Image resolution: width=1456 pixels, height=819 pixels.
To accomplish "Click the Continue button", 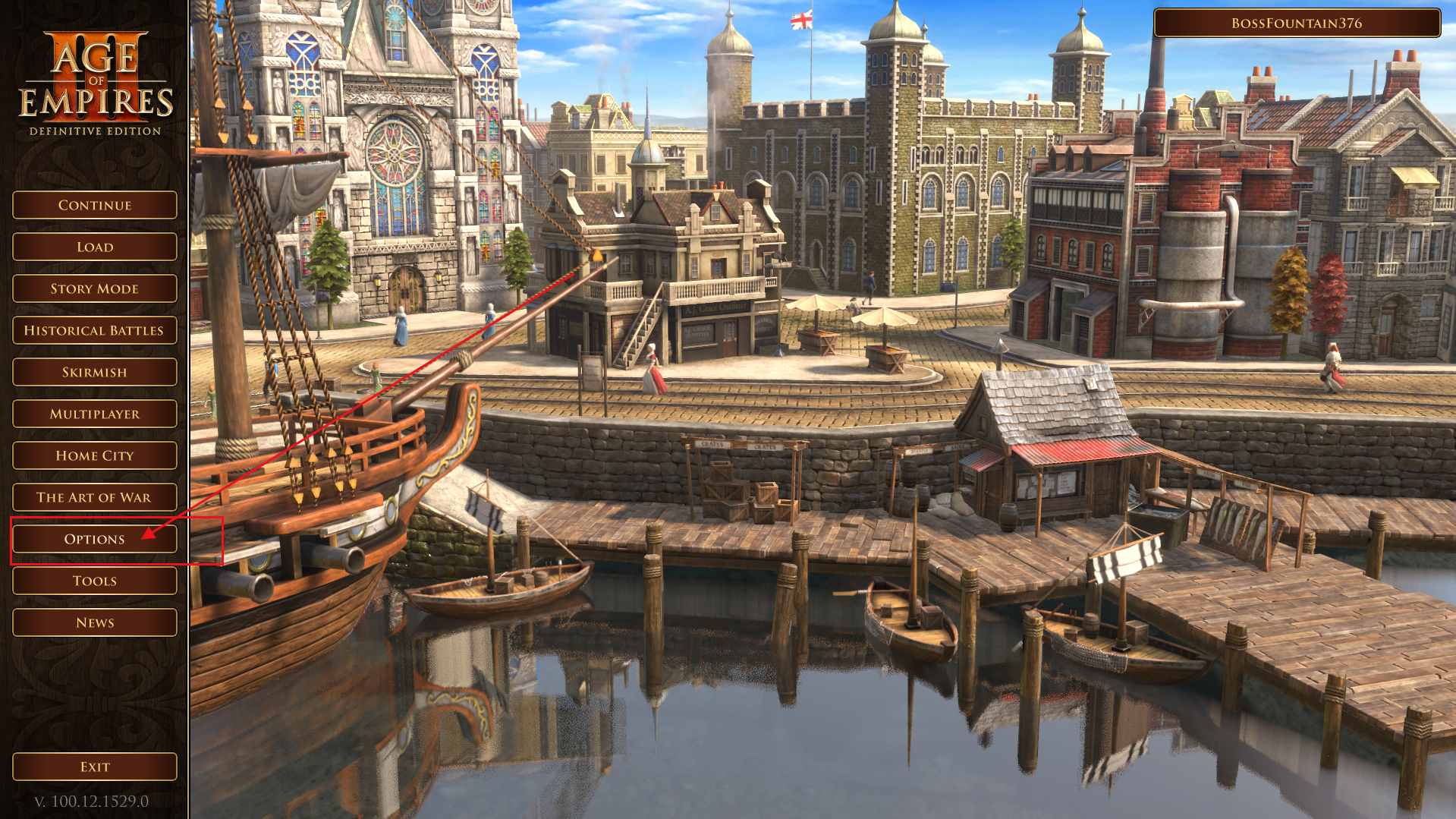I will [x=95, y=205].
